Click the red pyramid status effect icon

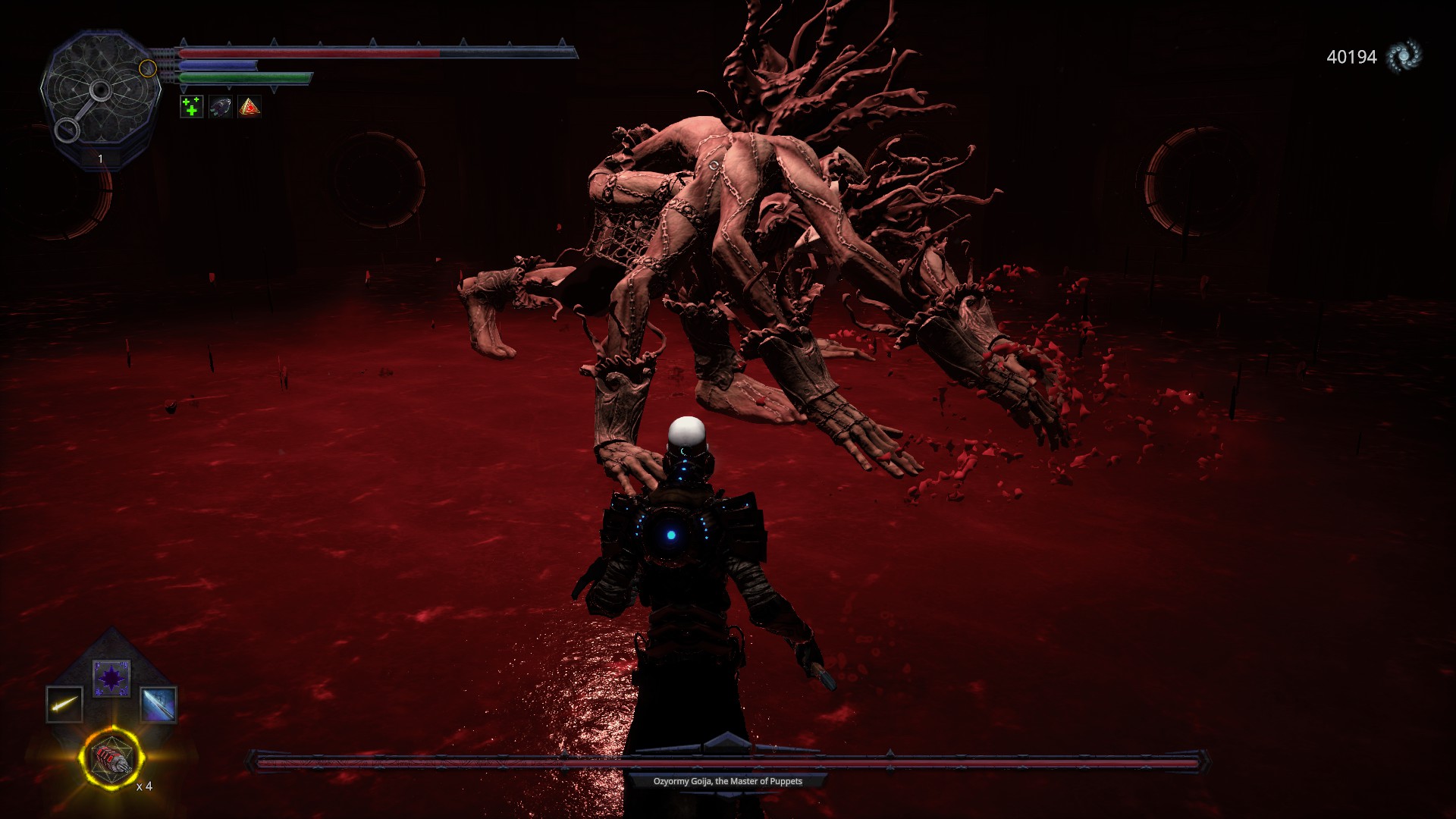pyautogui.click(x=249, y=107)
